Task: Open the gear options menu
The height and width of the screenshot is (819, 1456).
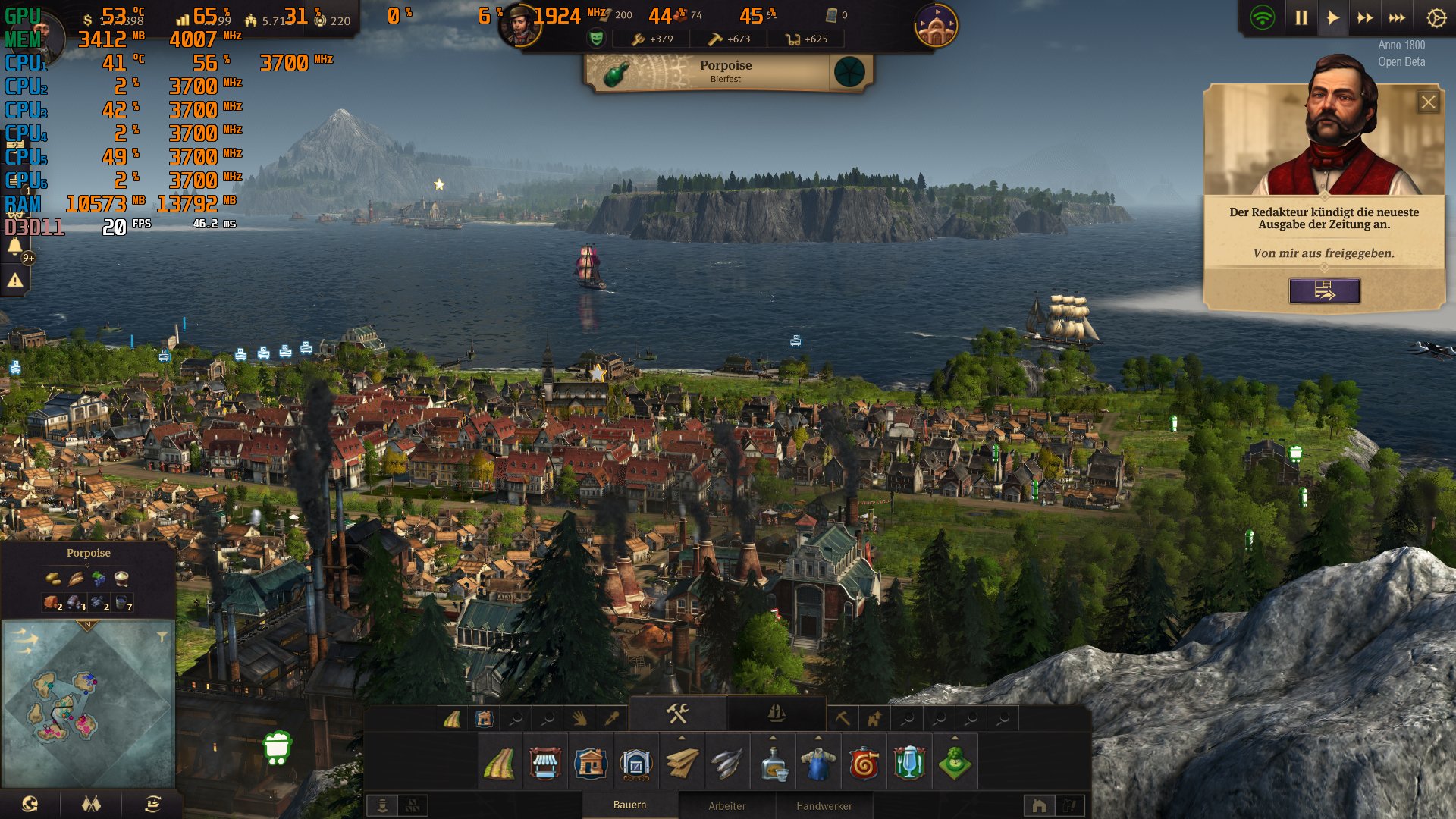Action: click(1436, 18)
